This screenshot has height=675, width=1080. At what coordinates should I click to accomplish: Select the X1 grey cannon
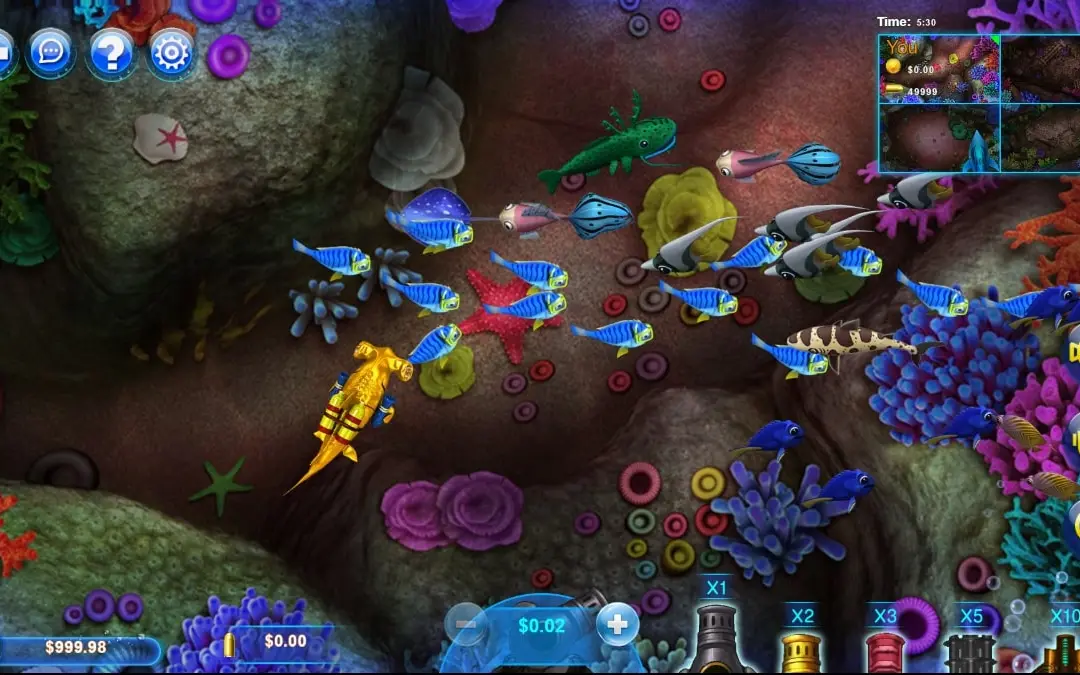(x=718, y=637)
